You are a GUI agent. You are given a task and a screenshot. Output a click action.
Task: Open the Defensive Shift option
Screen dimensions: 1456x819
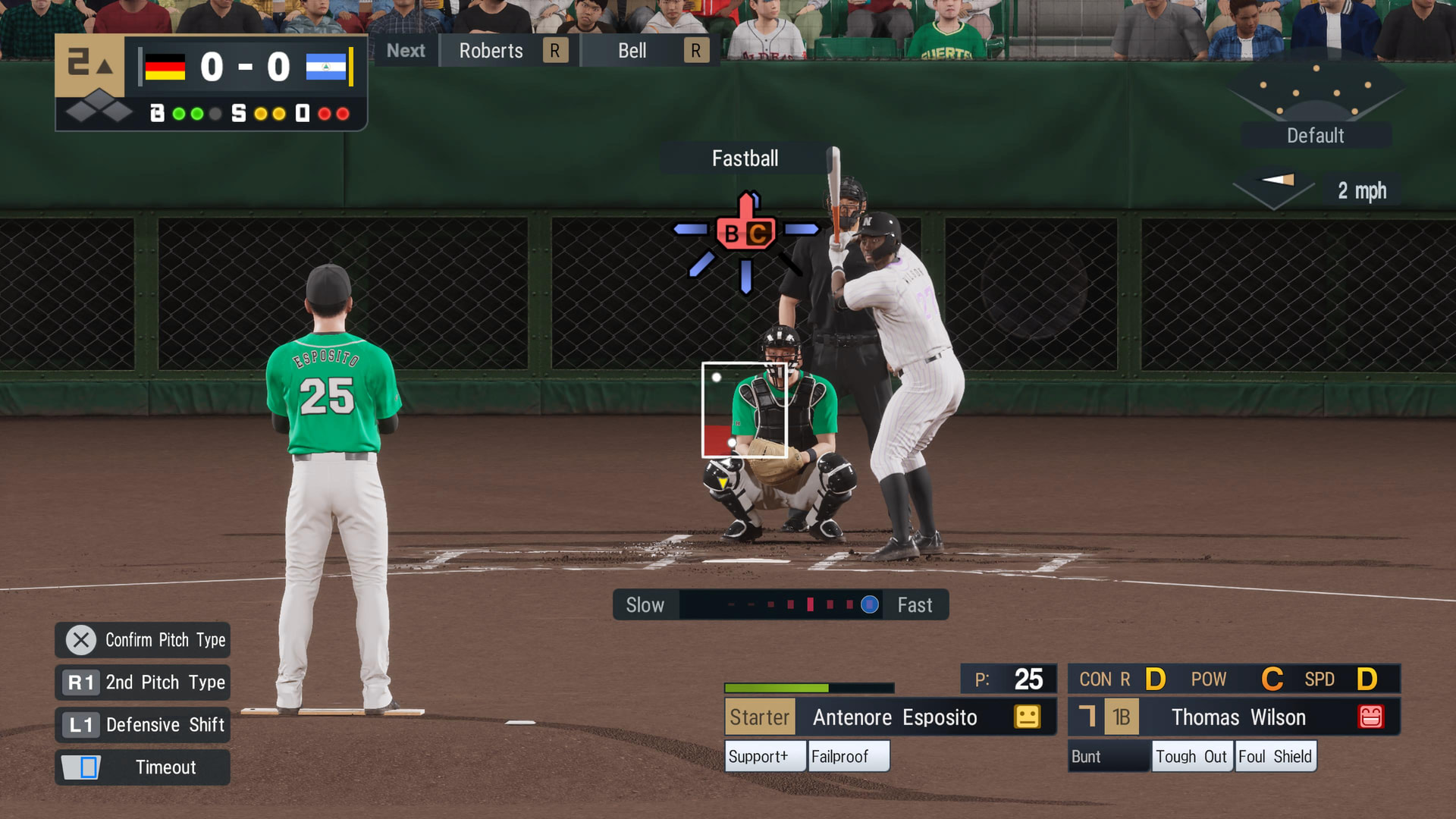click(143, 725)
